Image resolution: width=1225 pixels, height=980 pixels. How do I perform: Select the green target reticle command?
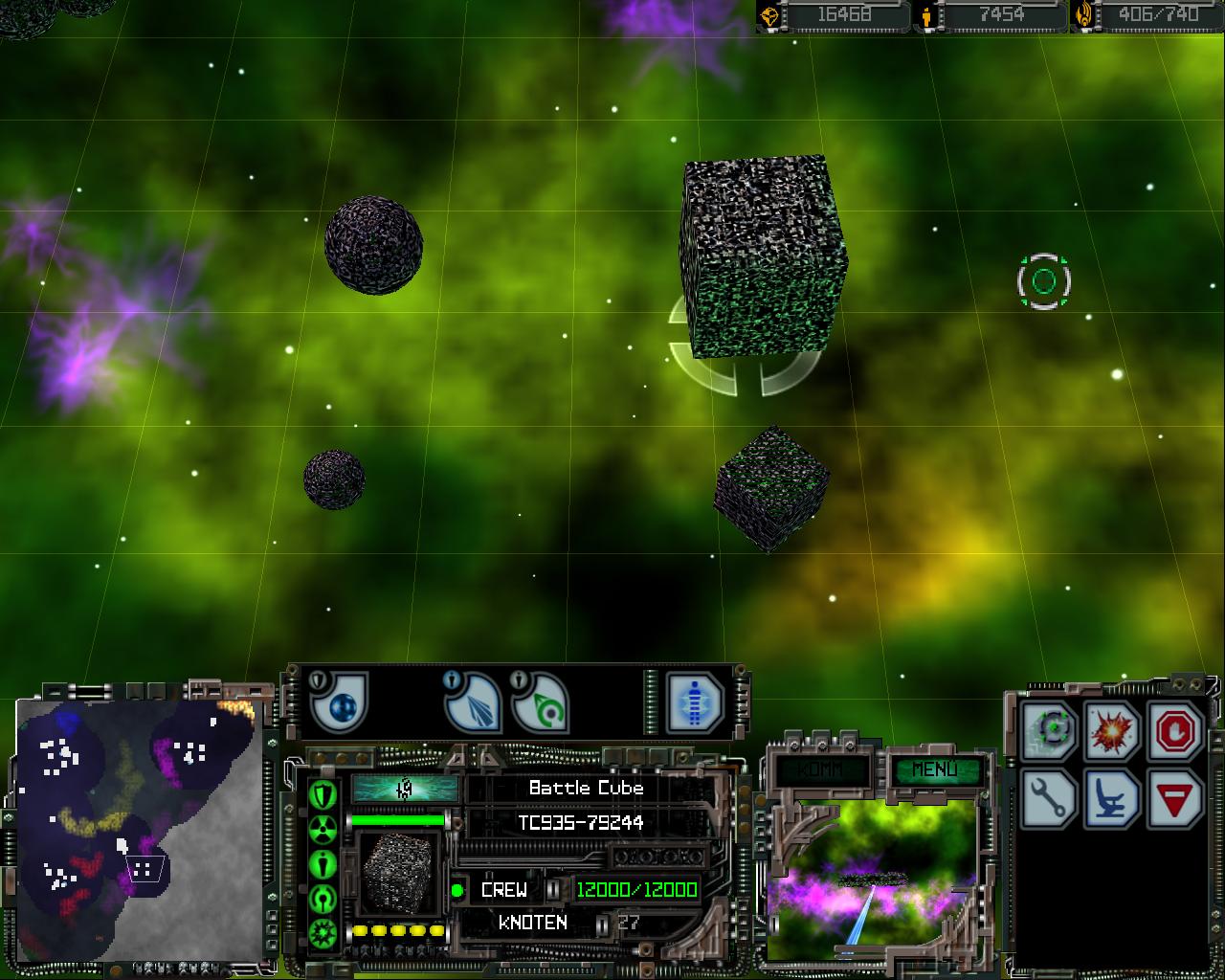pyautogui.click(x=1053, y=731)
